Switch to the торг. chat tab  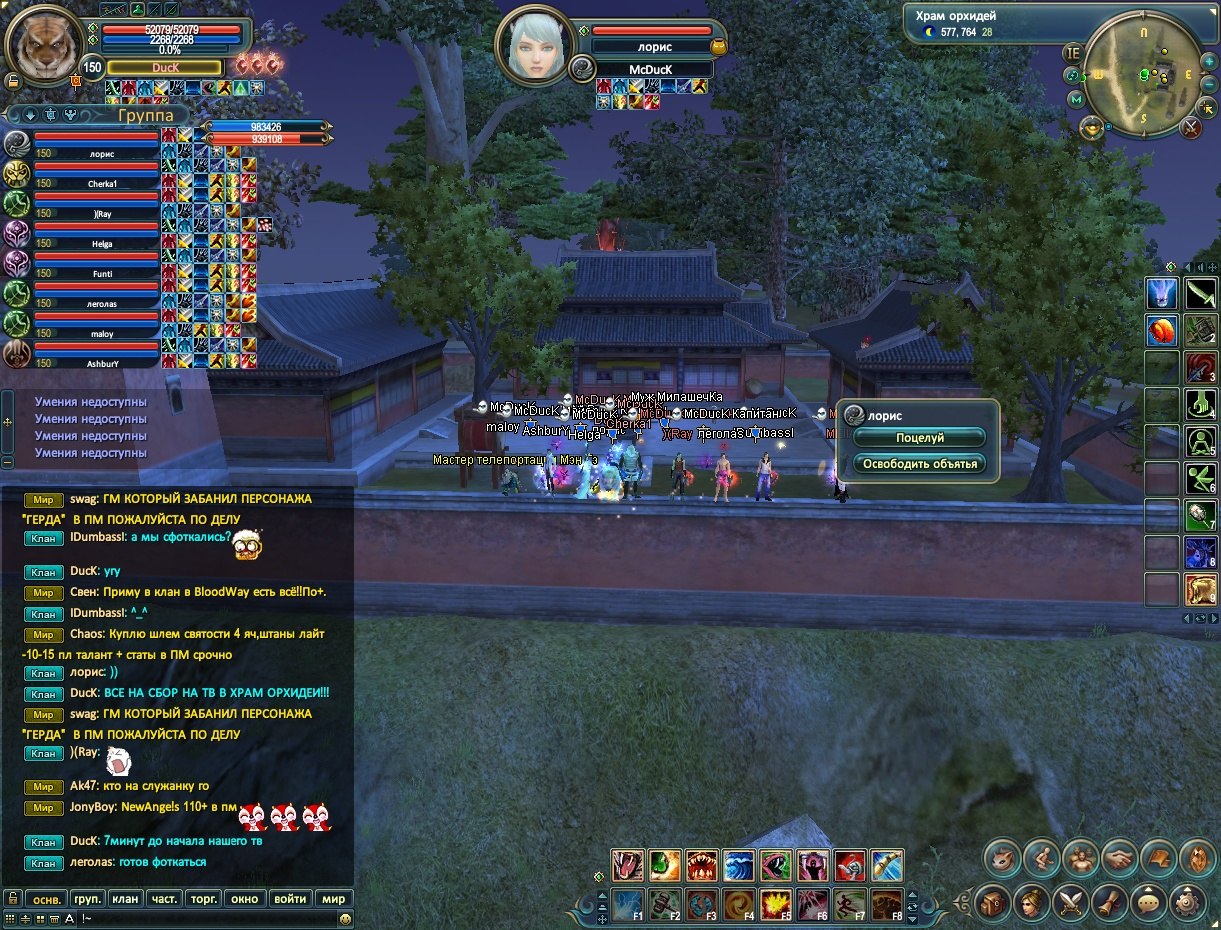pyautogui.click(x=204, y=898)
